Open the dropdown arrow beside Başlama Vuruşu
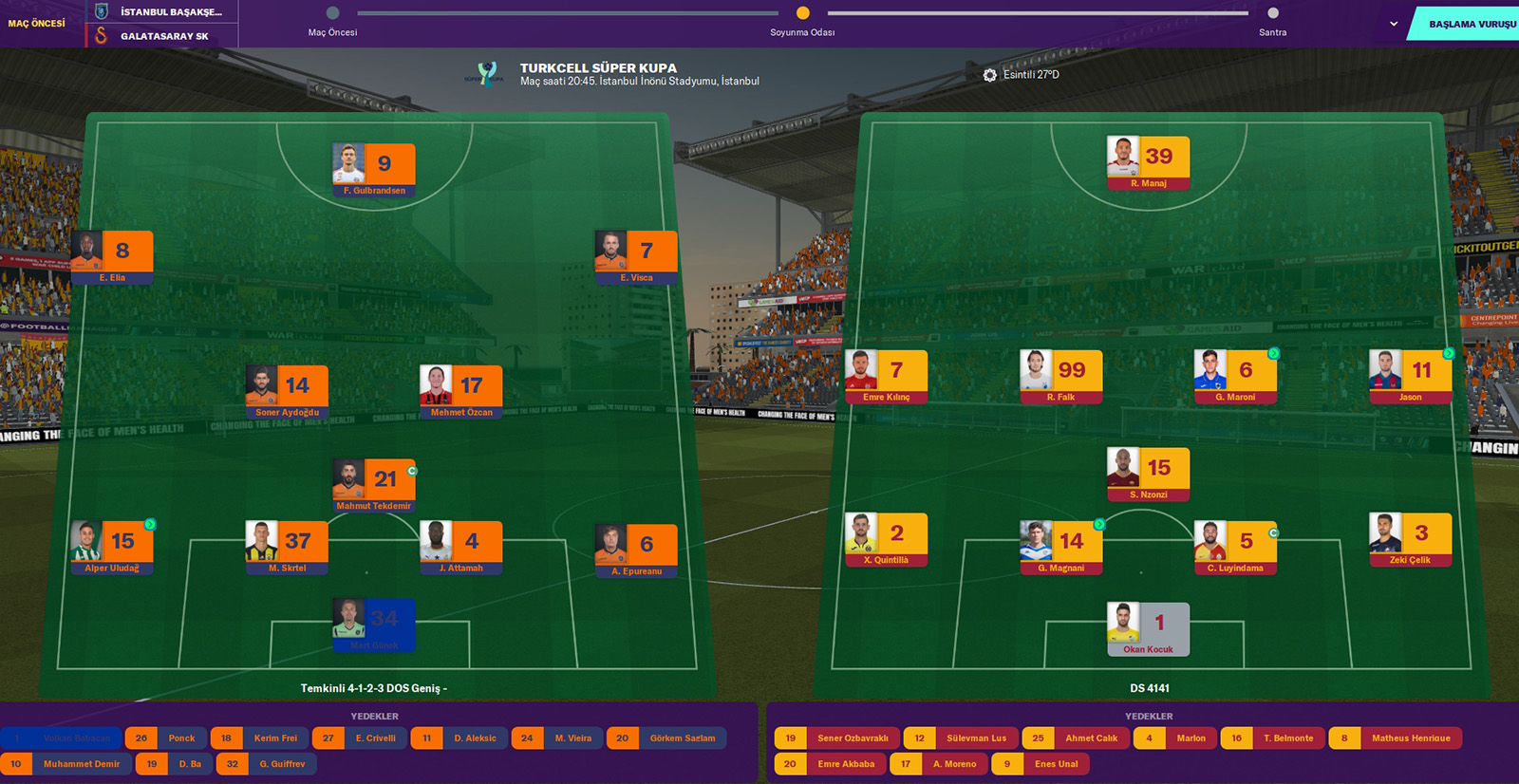The image size is (1519, 784). (x=1393, y=24)
